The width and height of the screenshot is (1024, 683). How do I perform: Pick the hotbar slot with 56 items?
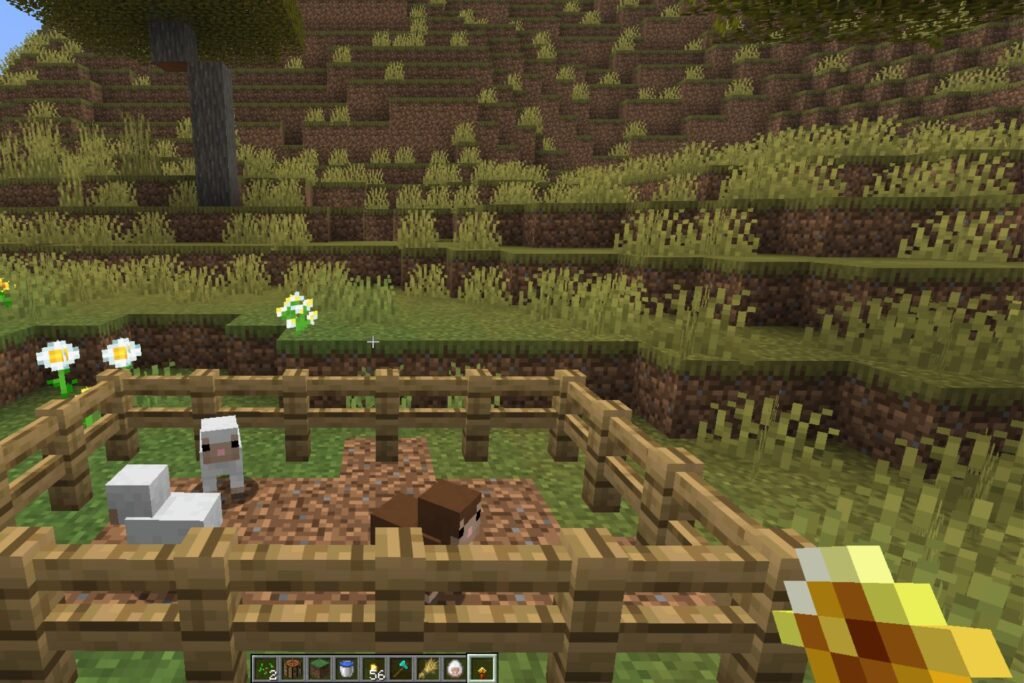tap(372, 669)
